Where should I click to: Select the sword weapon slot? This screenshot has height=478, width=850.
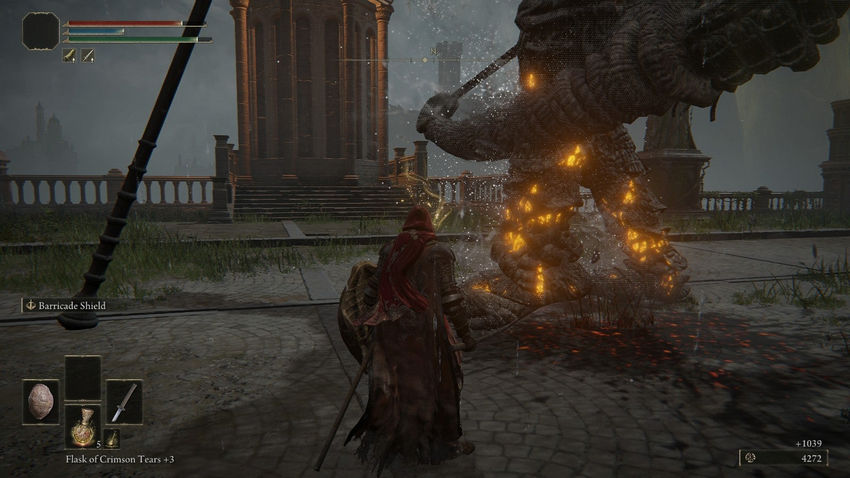pyautogui.click(x=124, y=402)
